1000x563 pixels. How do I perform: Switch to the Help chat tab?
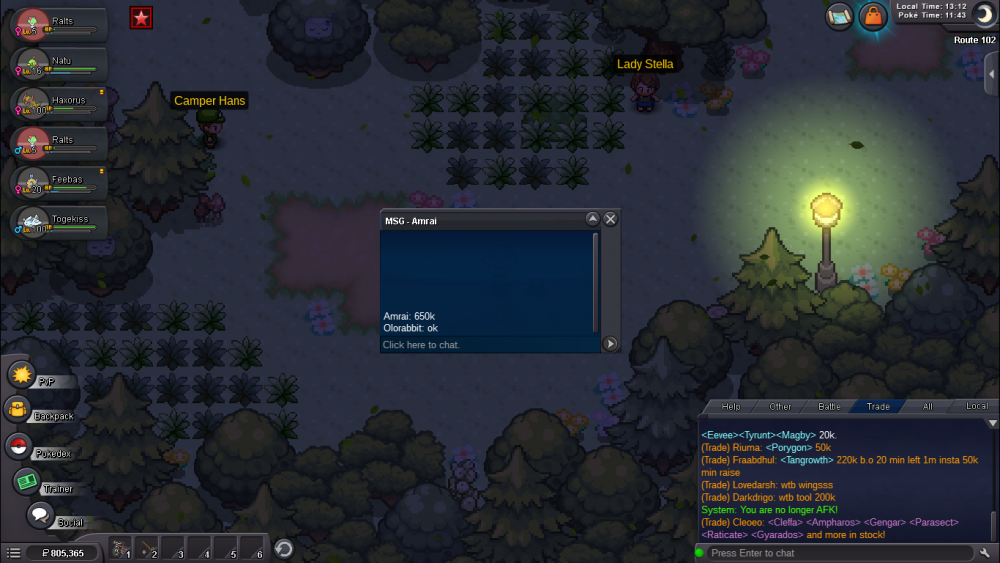click(731, 406)
